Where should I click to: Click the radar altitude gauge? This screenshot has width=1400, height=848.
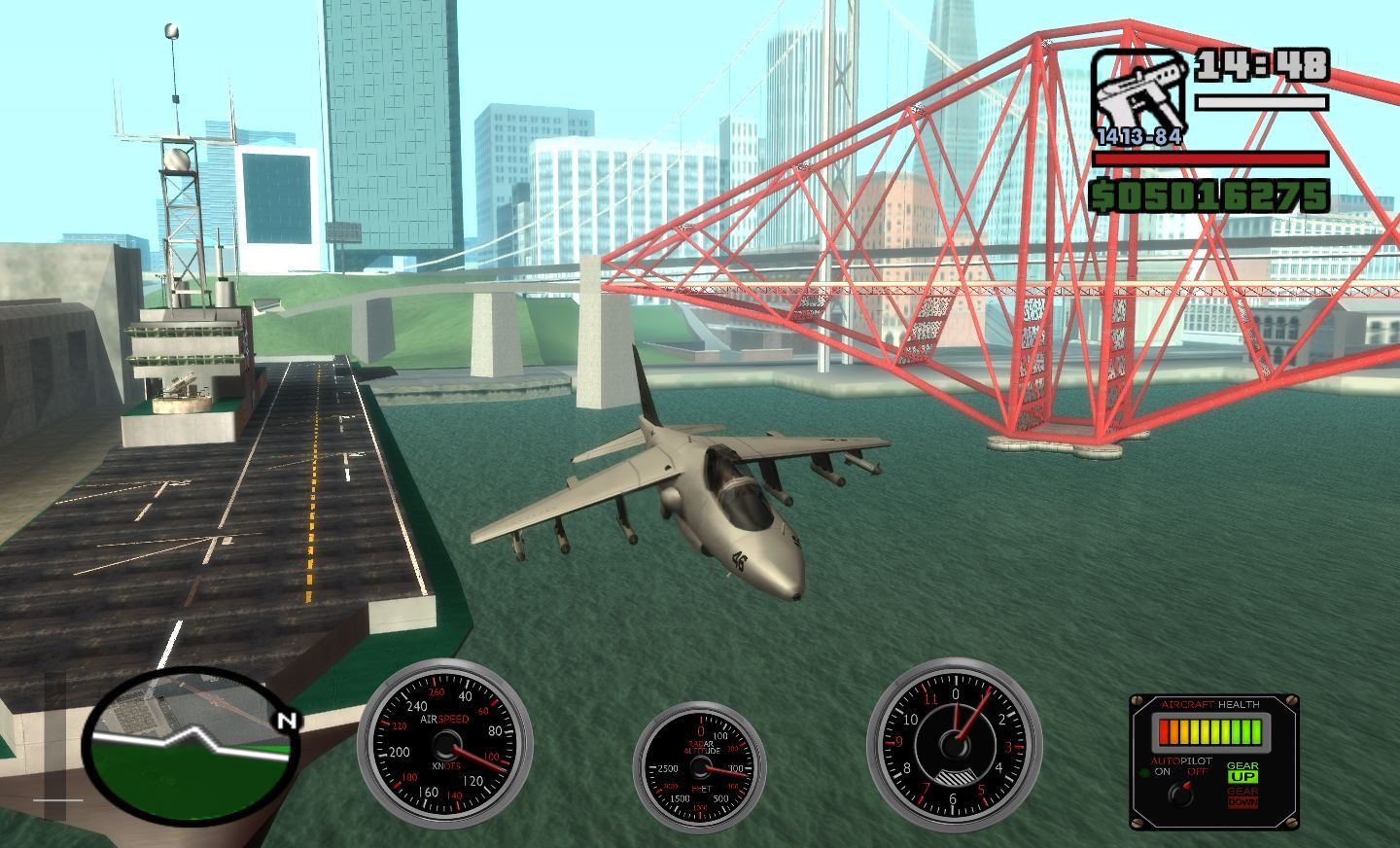[699, 767]
